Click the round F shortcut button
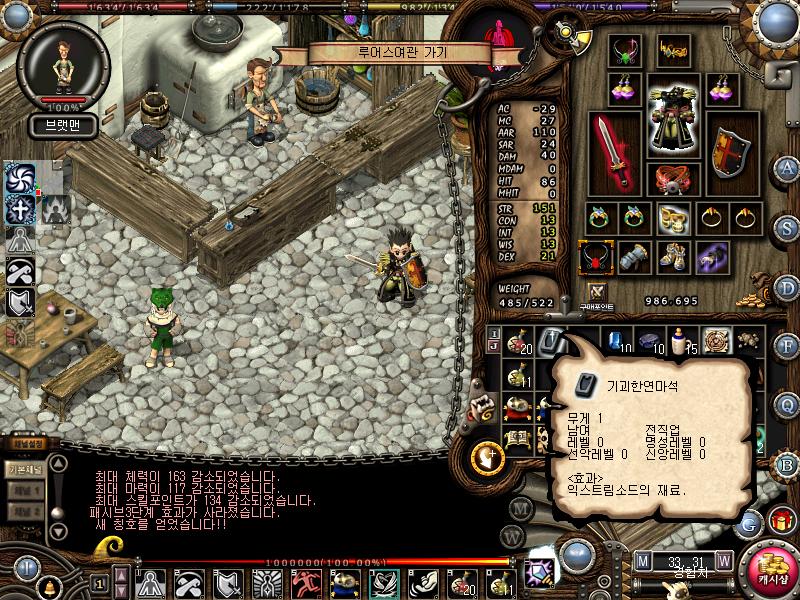The width and height of the screenshot is (800, 600). (788, 347)
